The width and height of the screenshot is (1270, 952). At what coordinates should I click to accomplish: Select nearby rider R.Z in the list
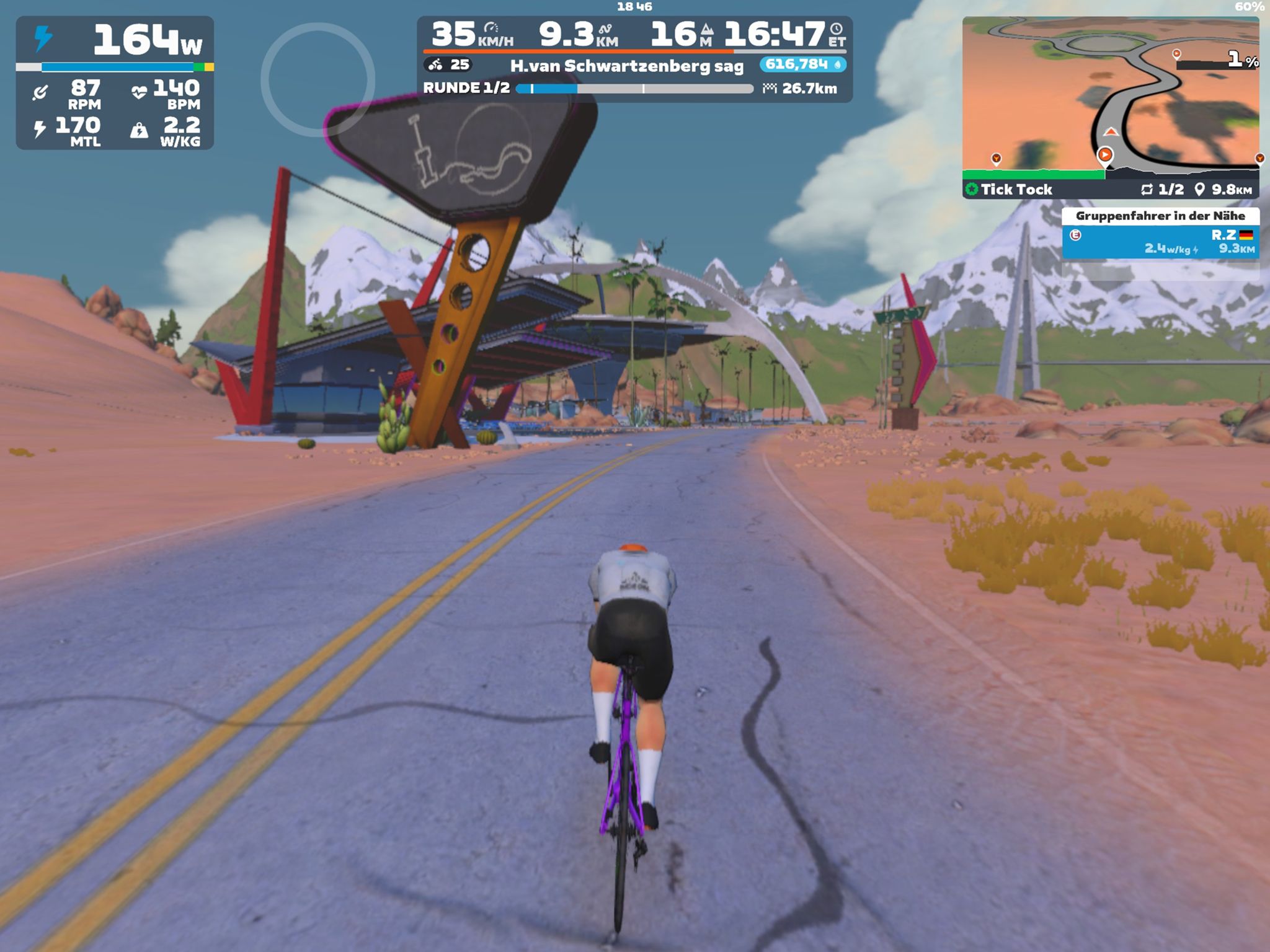(1160, 242)
